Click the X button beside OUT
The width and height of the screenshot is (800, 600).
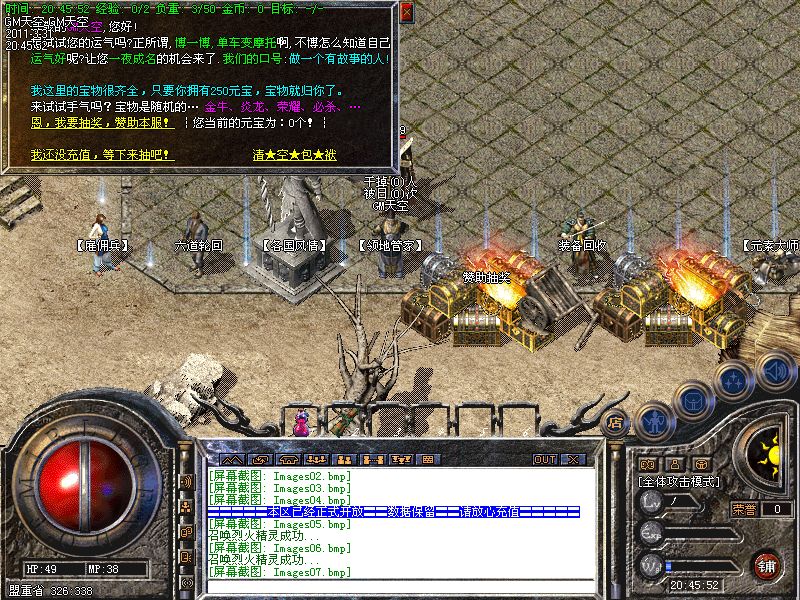click(x=573, y=459)
